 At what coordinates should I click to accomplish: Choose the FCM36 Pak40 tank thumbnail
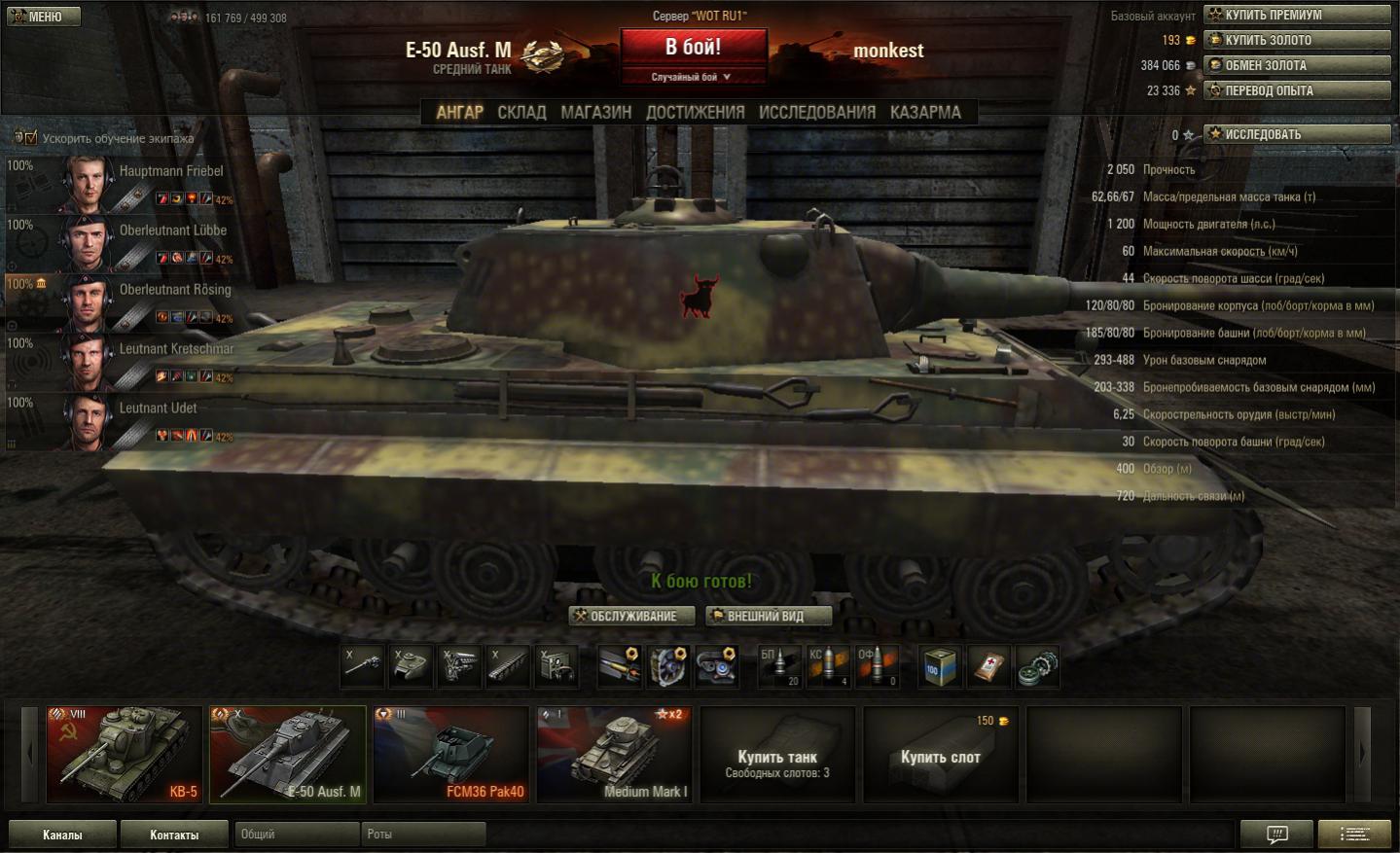click(451, 754)
